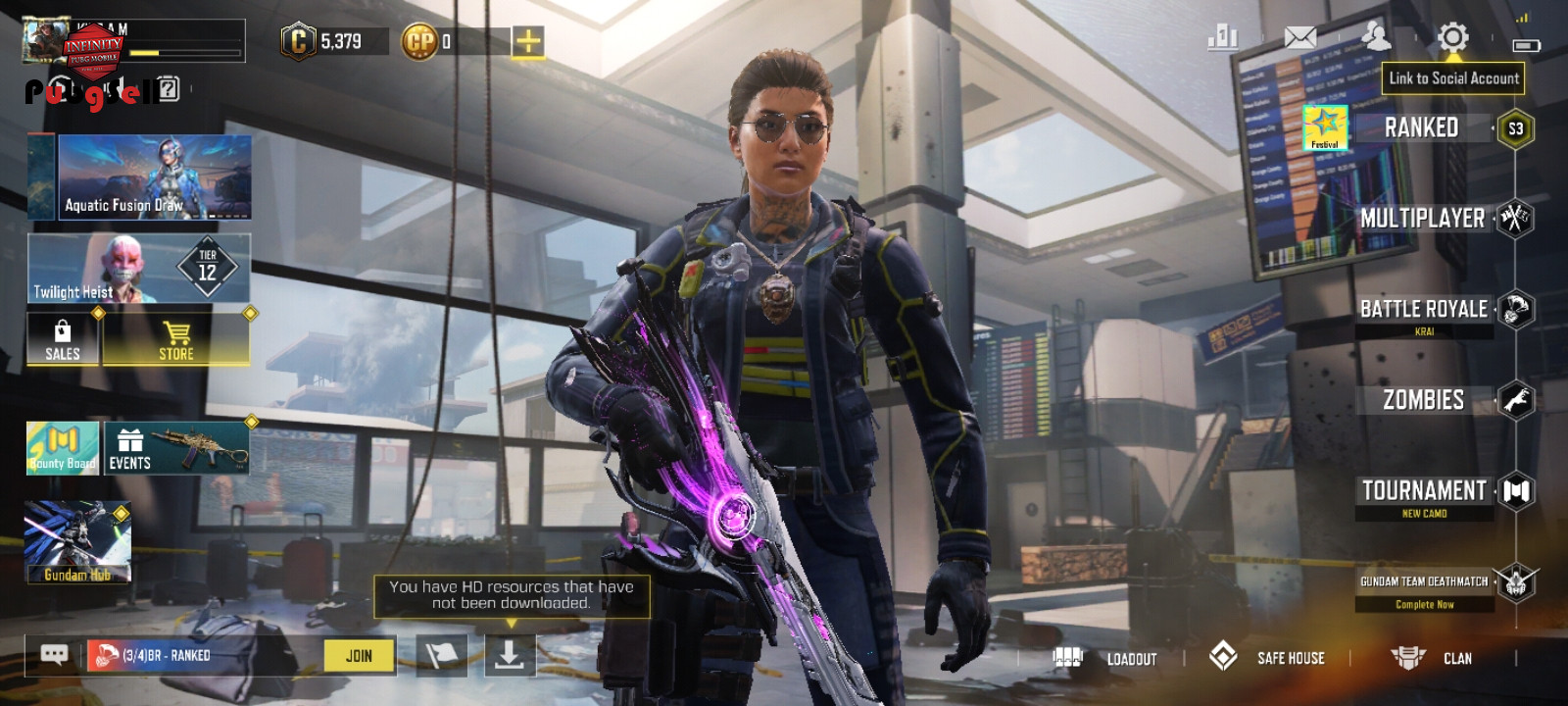Open the settings gear icon
The image size is (1568, 706).
(x=1452, y=38)
